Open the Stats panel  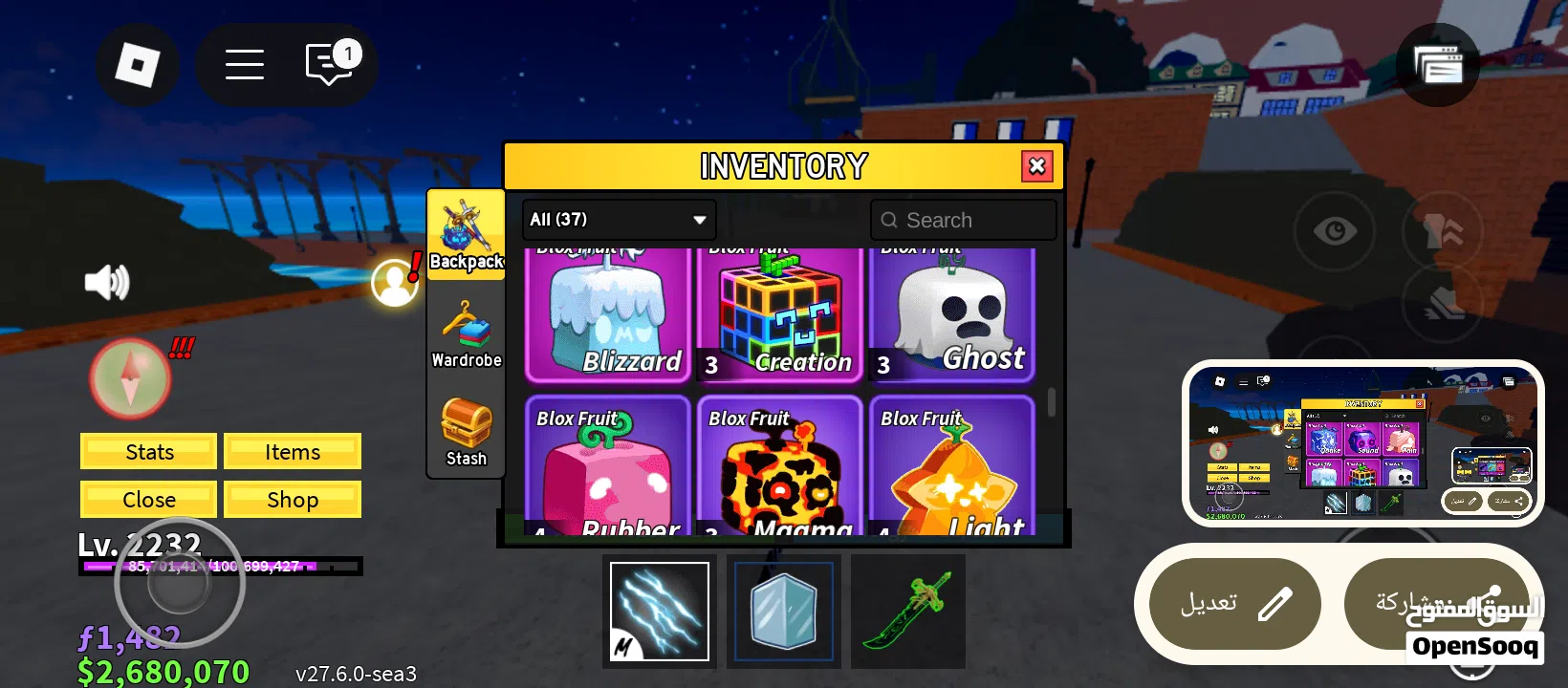point(149,452)
